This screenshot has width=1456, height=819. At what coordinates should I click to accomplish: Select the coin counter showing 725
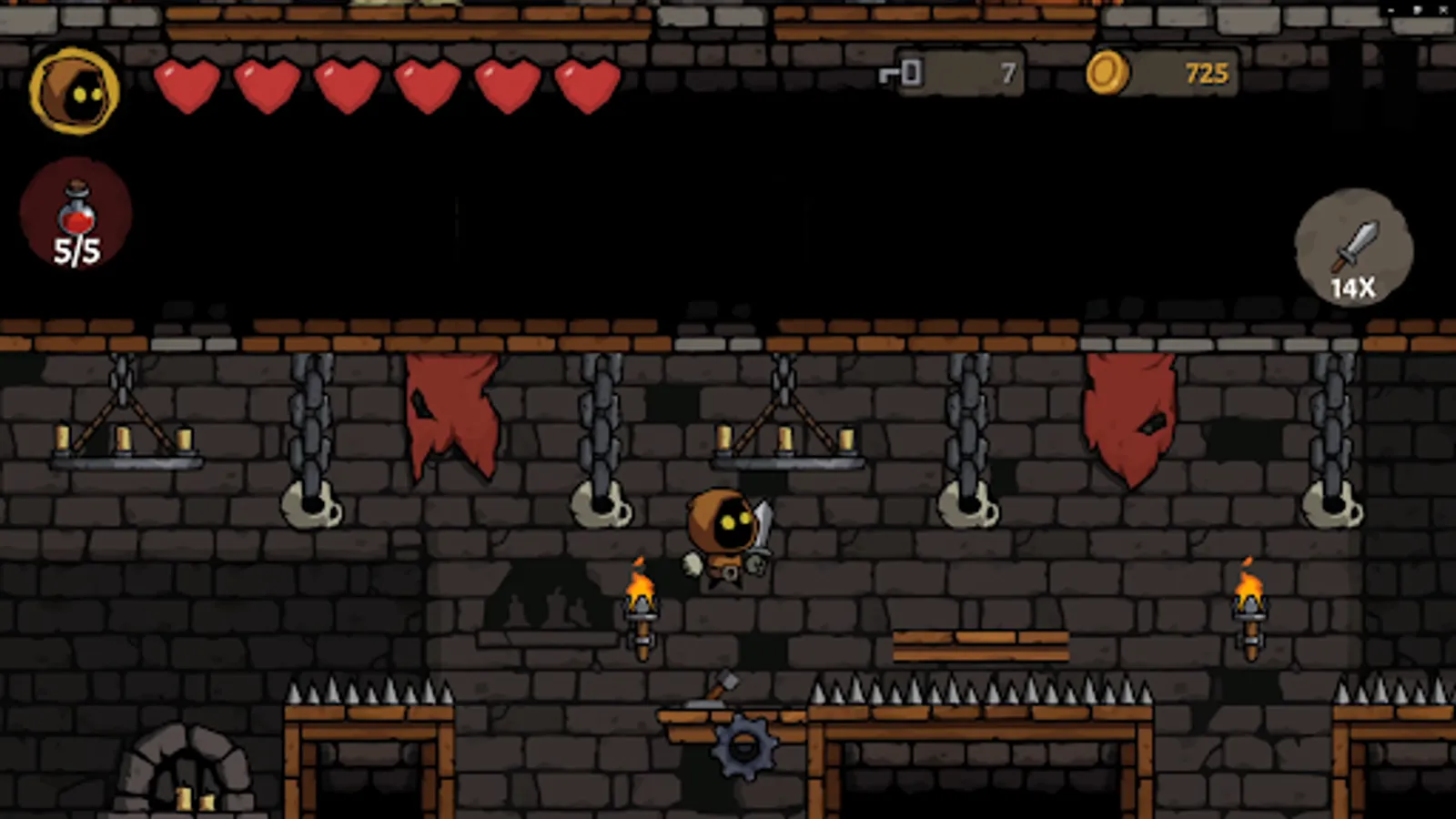(1205, 73)
